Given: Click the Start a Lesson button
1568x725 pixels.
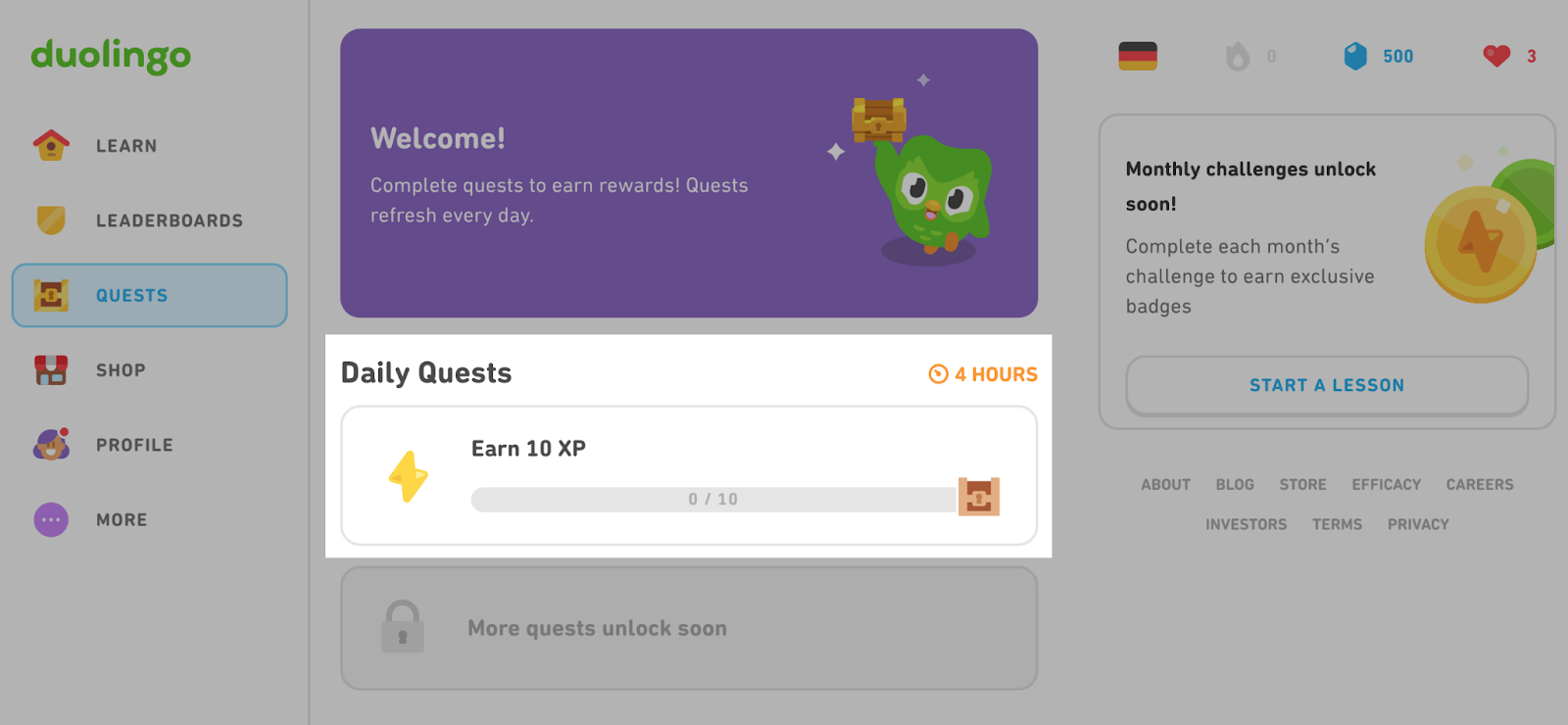Looking at the screenshot, I should 1326,385.
